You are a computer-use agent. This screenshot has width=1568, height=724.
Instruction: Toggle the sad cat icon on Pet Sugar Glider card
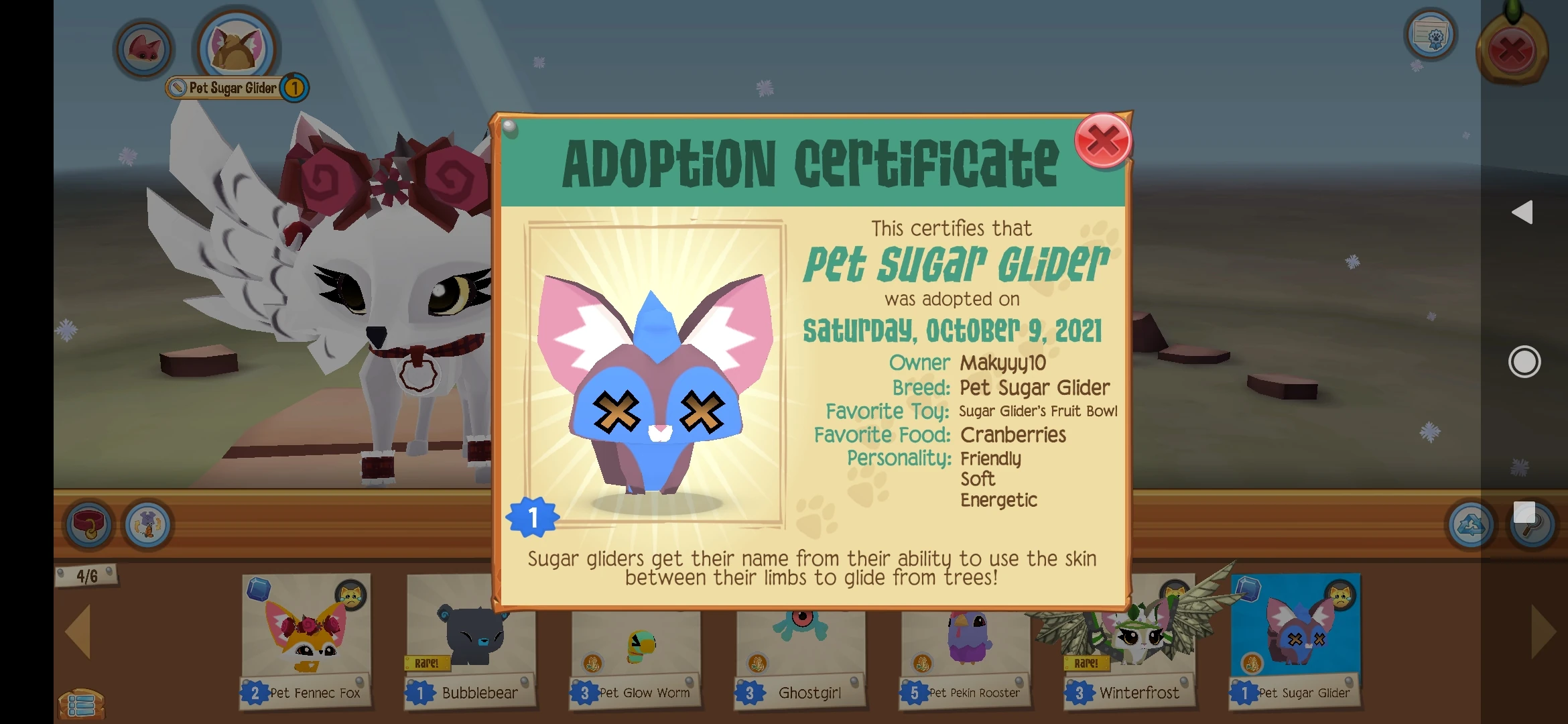[x=1342, y=594]
